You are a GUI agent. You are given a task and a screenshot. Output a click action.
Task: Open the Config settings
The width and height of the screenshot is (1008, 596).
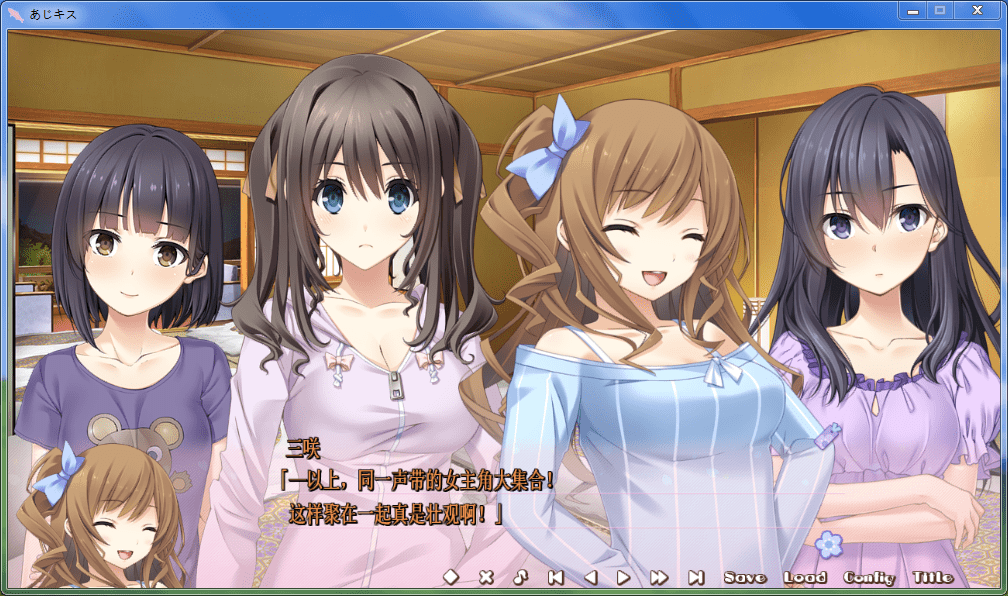pos(869,577)
